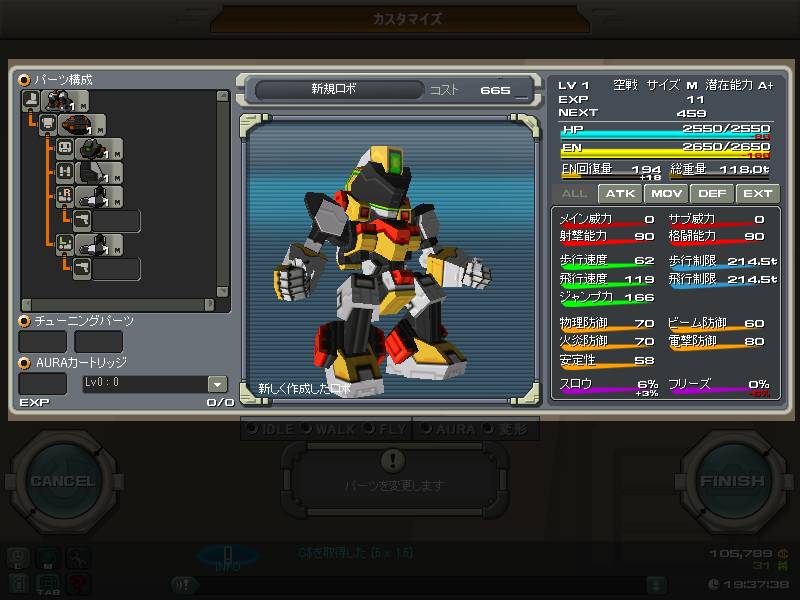800x600 pixels.
Task: View the DEF stats tab
Action: 712,193
